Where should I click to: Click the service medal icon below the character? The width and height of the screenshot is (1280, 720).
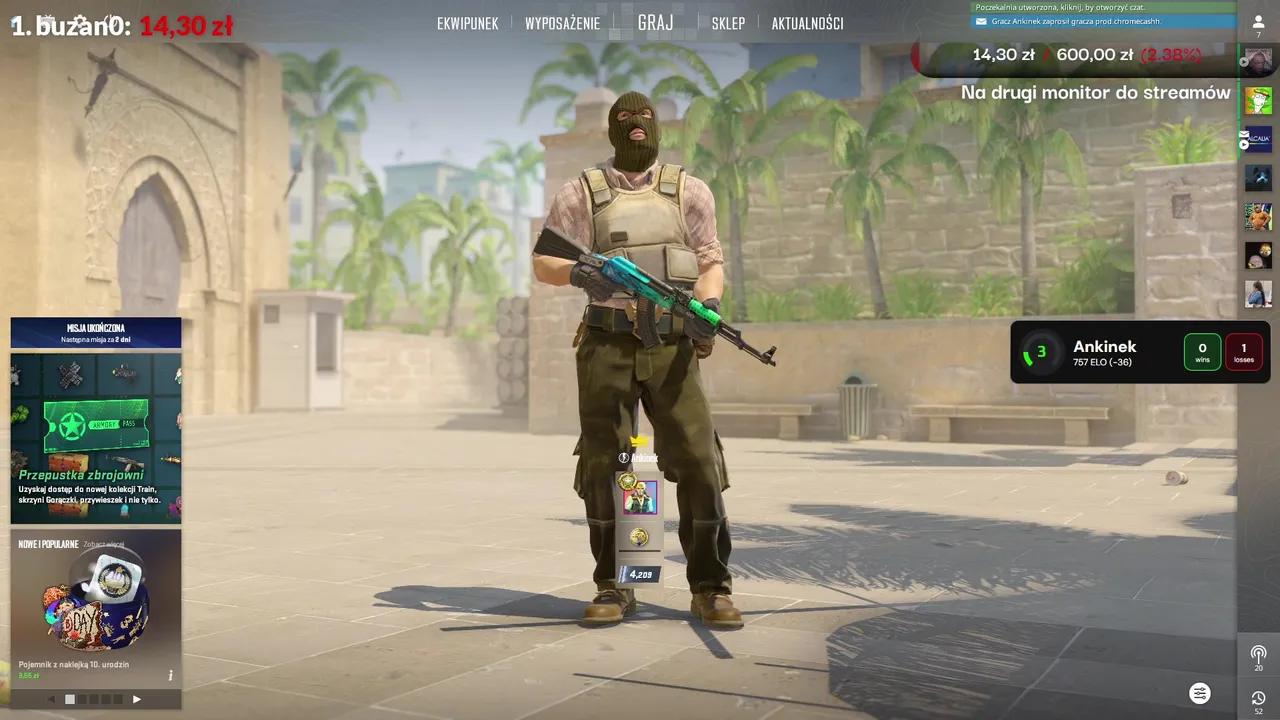click(639, 537)
